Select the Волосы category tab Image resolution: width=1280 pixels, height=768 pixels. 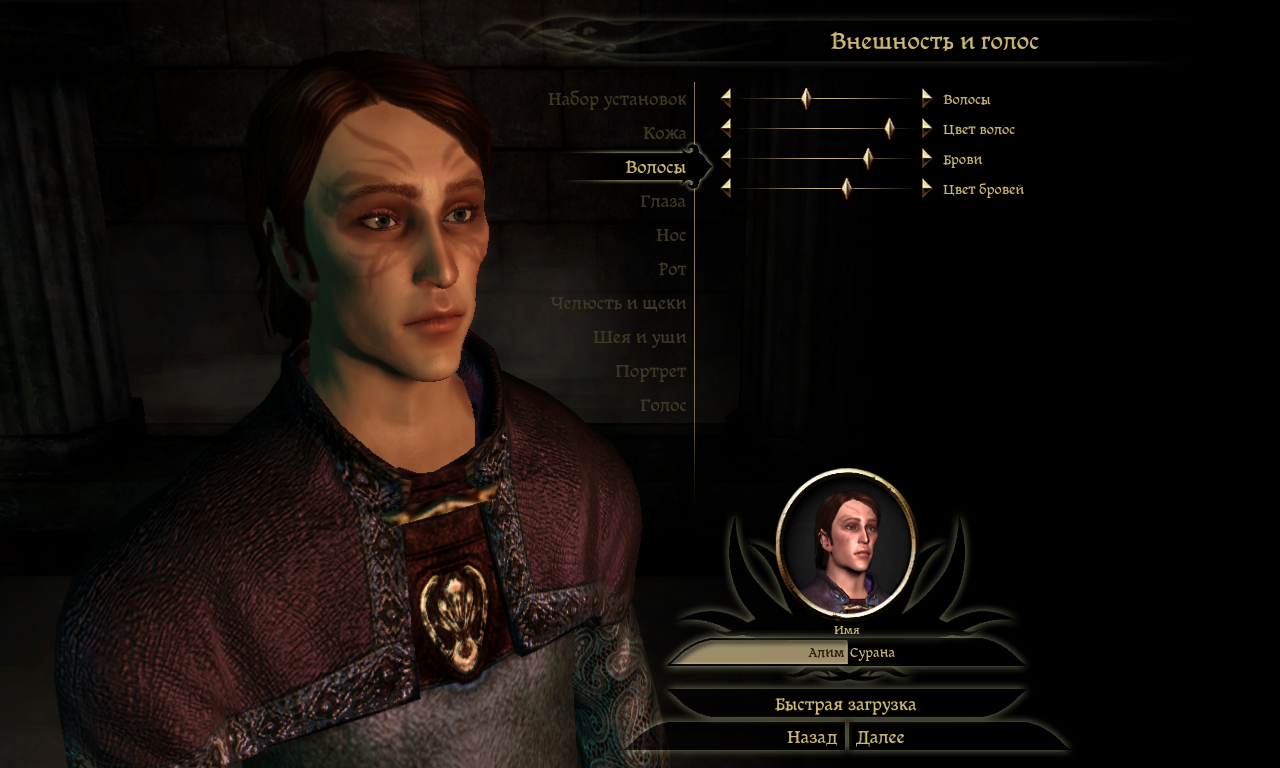click(655, 167)
